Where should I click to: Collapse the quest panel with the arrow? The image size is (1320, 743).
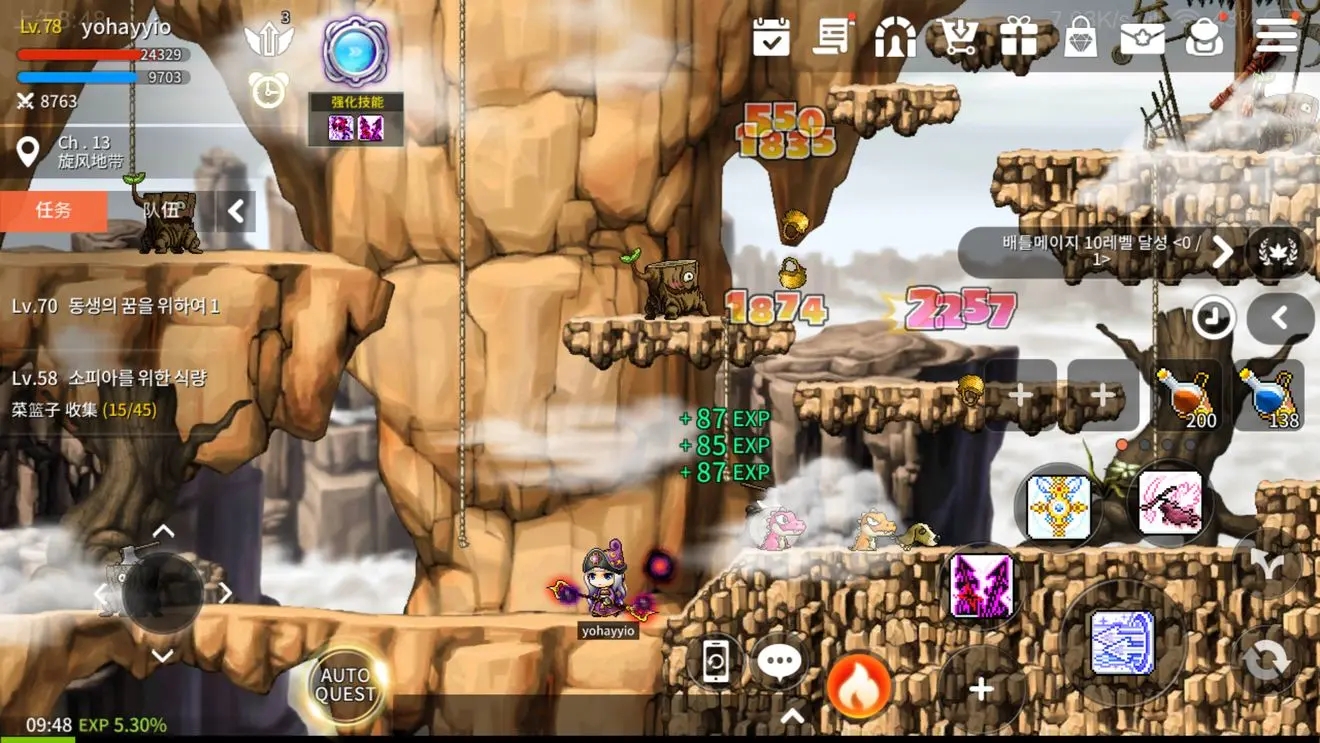pos(236,211)
